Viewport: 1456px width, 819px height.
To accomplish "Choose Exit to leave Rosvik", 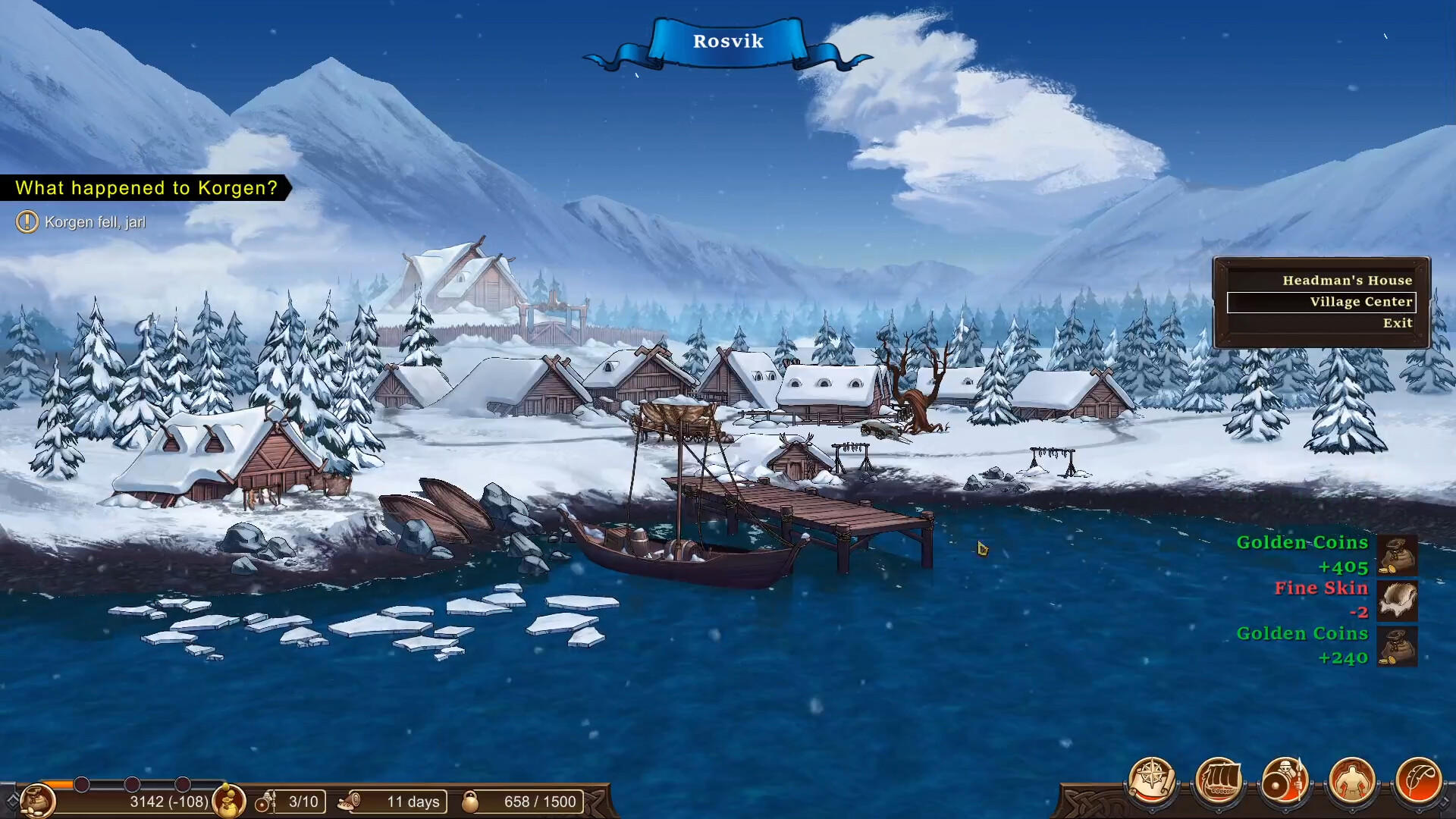I will tap(1397, 323).
